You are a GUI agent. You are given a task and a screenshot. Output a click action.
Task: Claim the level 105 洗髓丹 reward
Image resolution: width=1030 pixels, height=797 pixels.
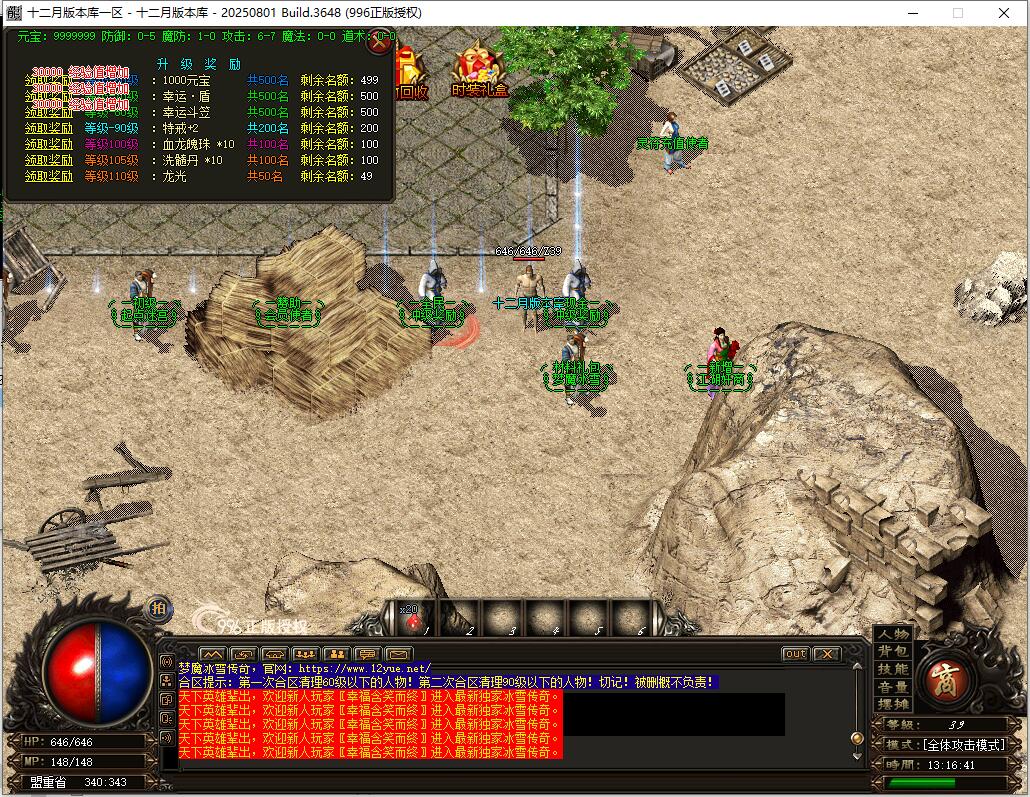tap(49, 160)
